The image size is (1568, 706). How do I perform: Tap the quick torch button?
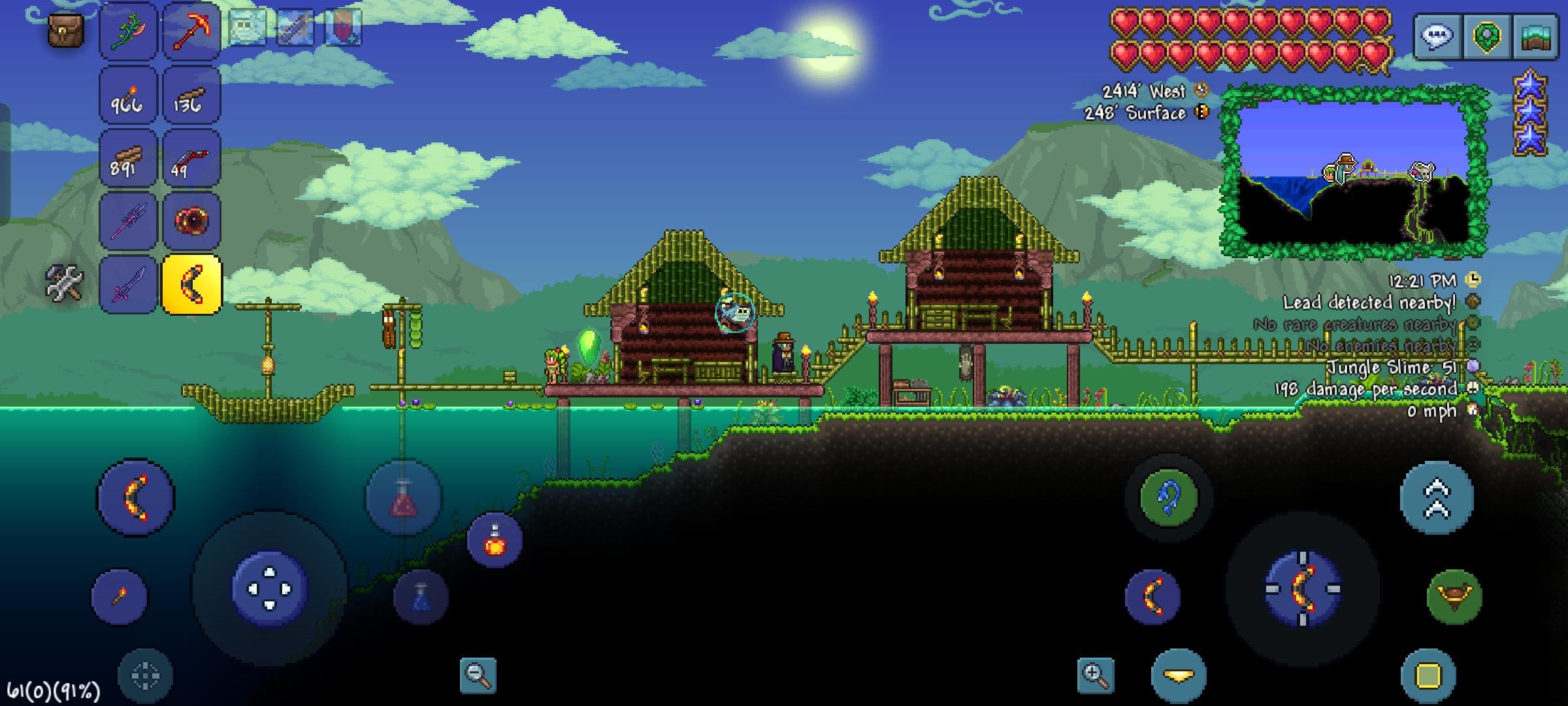pyautogui.click(x=120, y=596)
